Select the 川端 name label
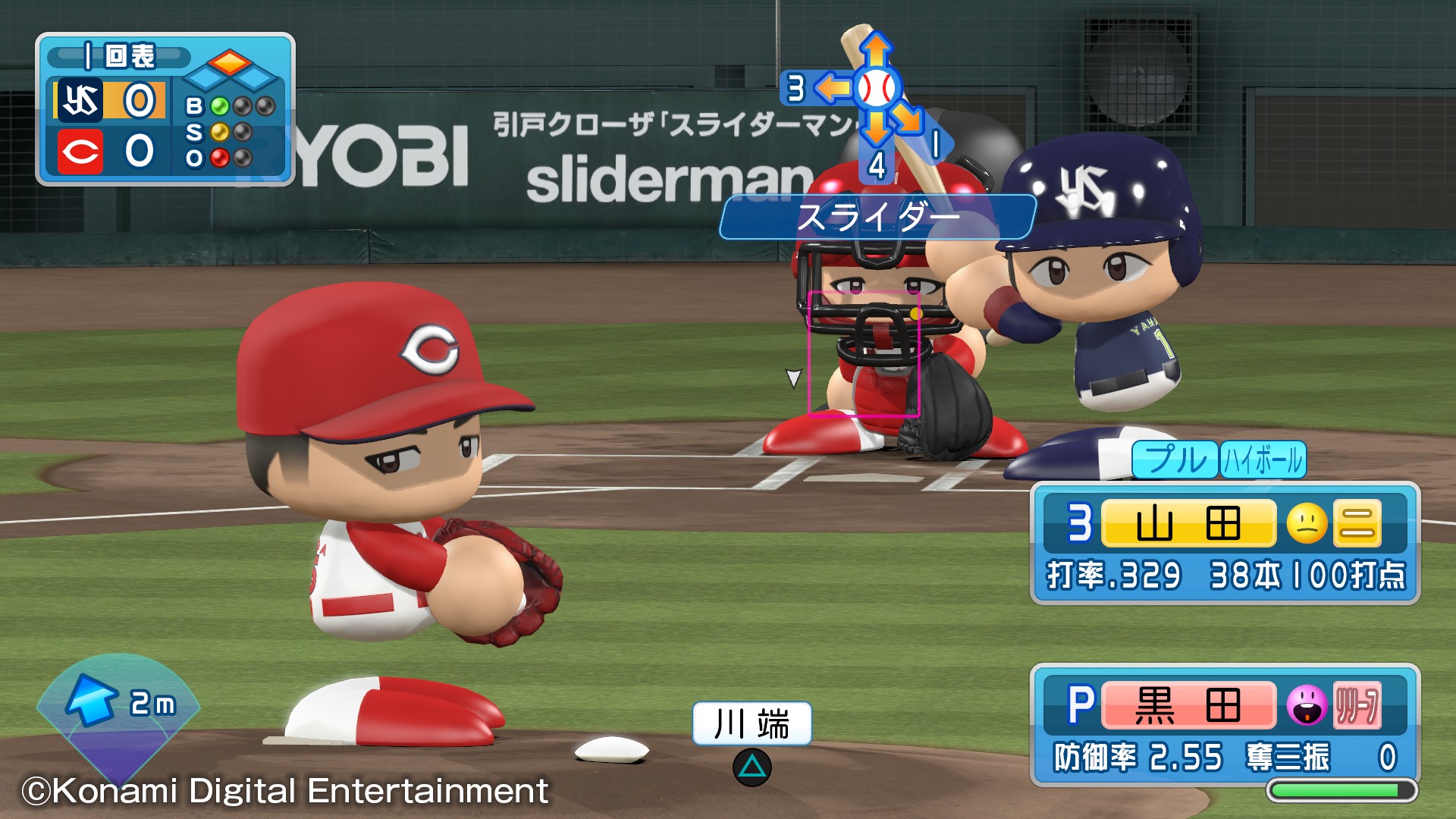This screenshot has height=819, width=1456. [752, 723]
